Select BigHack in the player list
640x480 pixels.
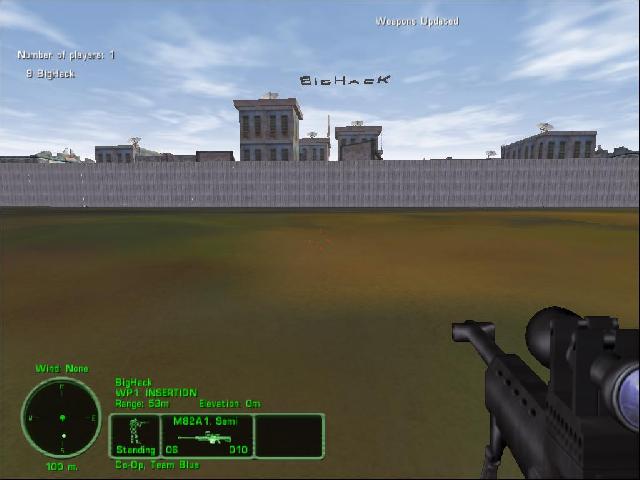point(55,74)
